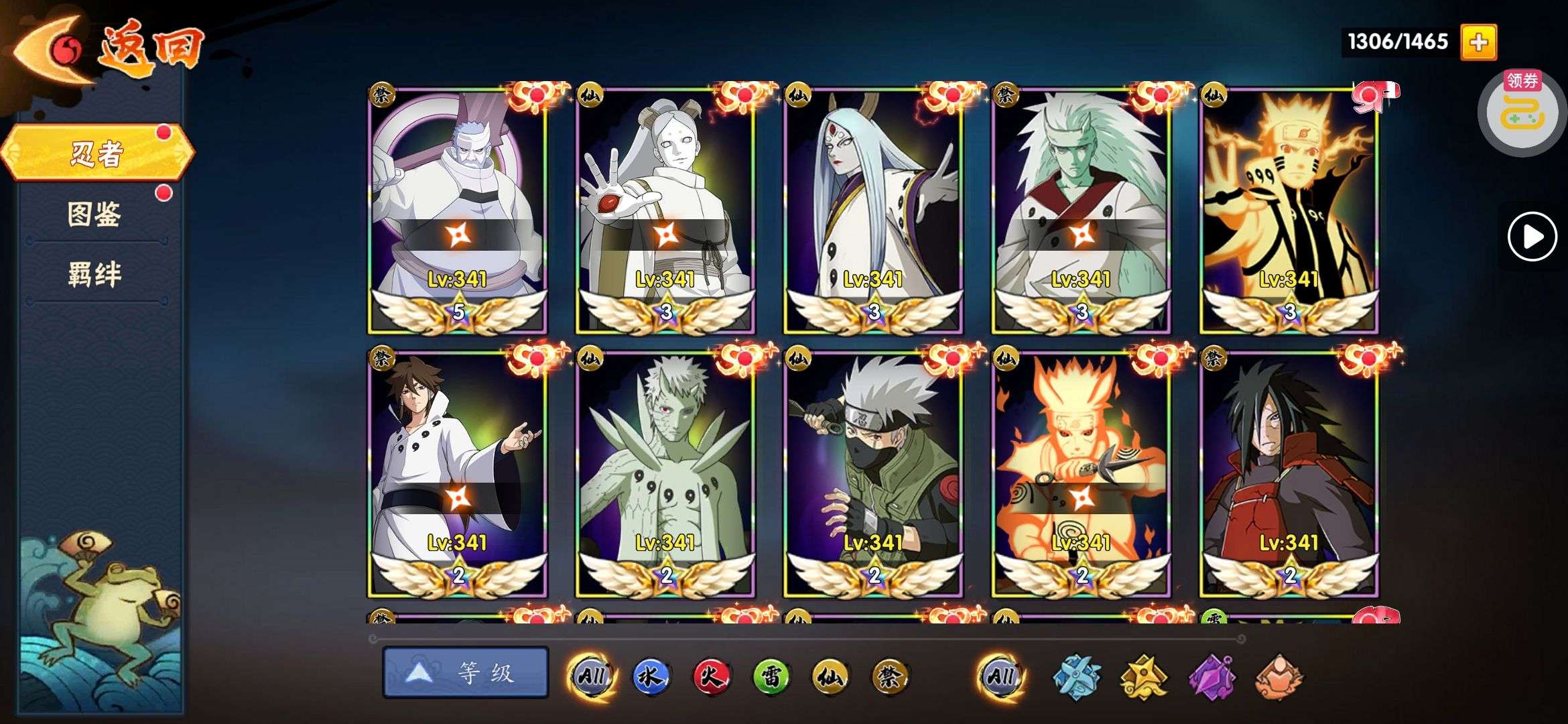This screenshot has height=724, width=1568.
Task: Filter ninjas by 水 element
Action: click(651, 676)
